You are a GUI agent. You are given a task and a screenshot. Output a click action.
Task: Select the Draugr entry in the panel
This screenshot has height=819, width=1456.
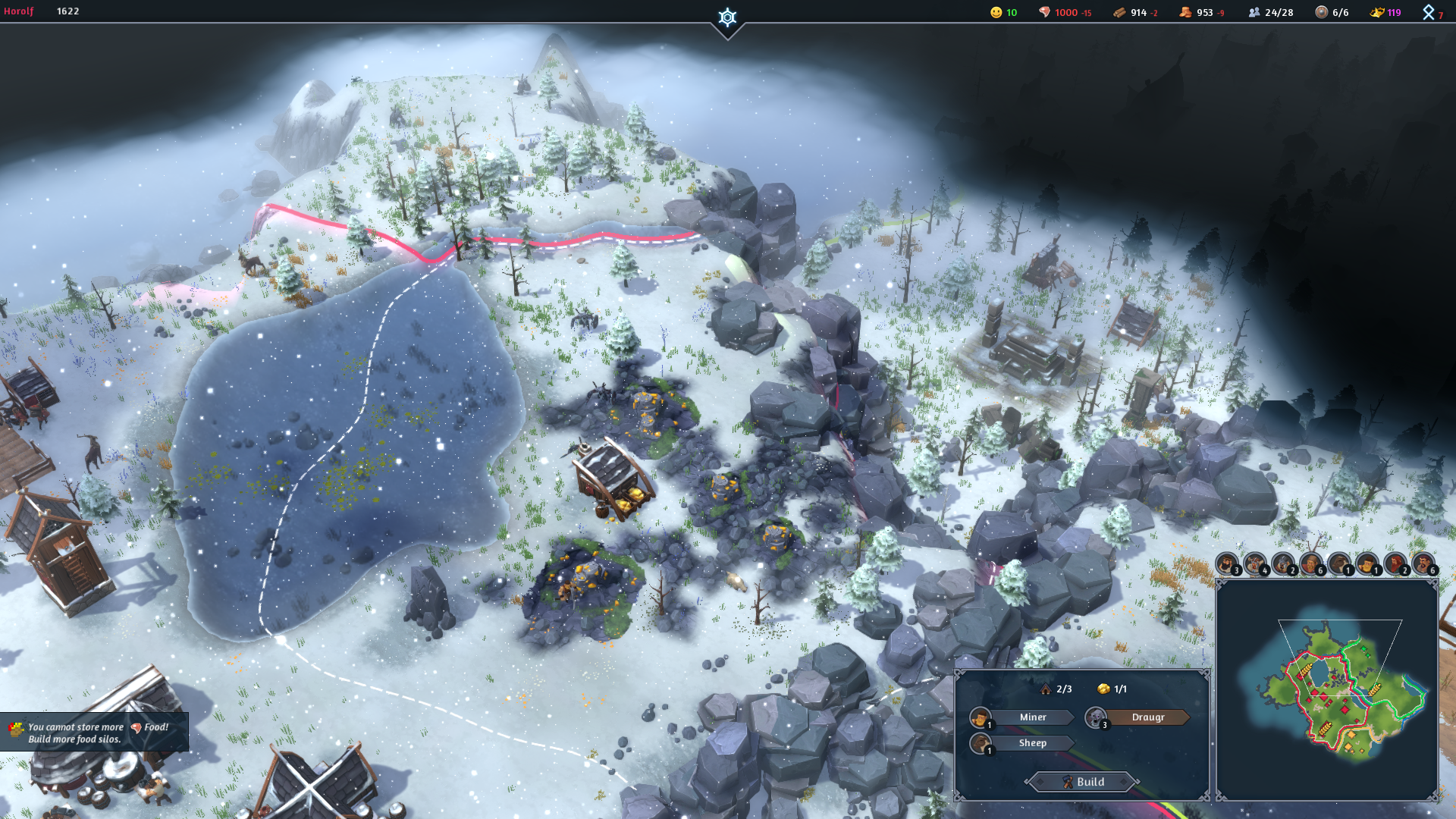[1147, 717]
